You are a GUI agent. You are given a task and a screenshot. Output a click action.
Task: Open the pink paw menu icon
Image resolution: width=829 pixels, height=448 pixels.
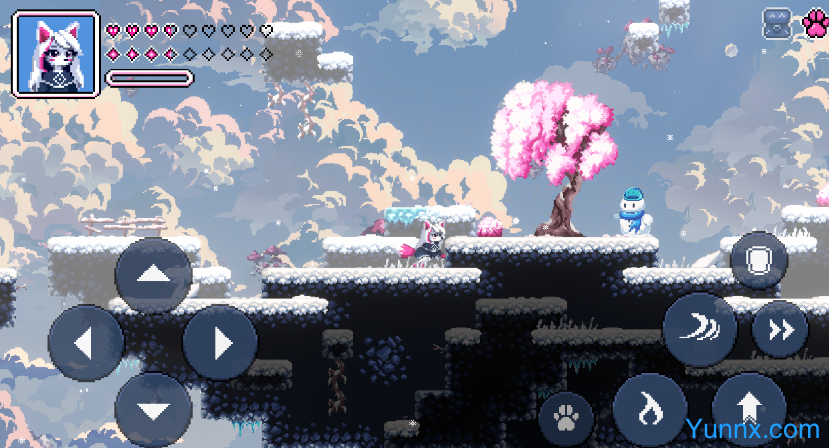814,24
